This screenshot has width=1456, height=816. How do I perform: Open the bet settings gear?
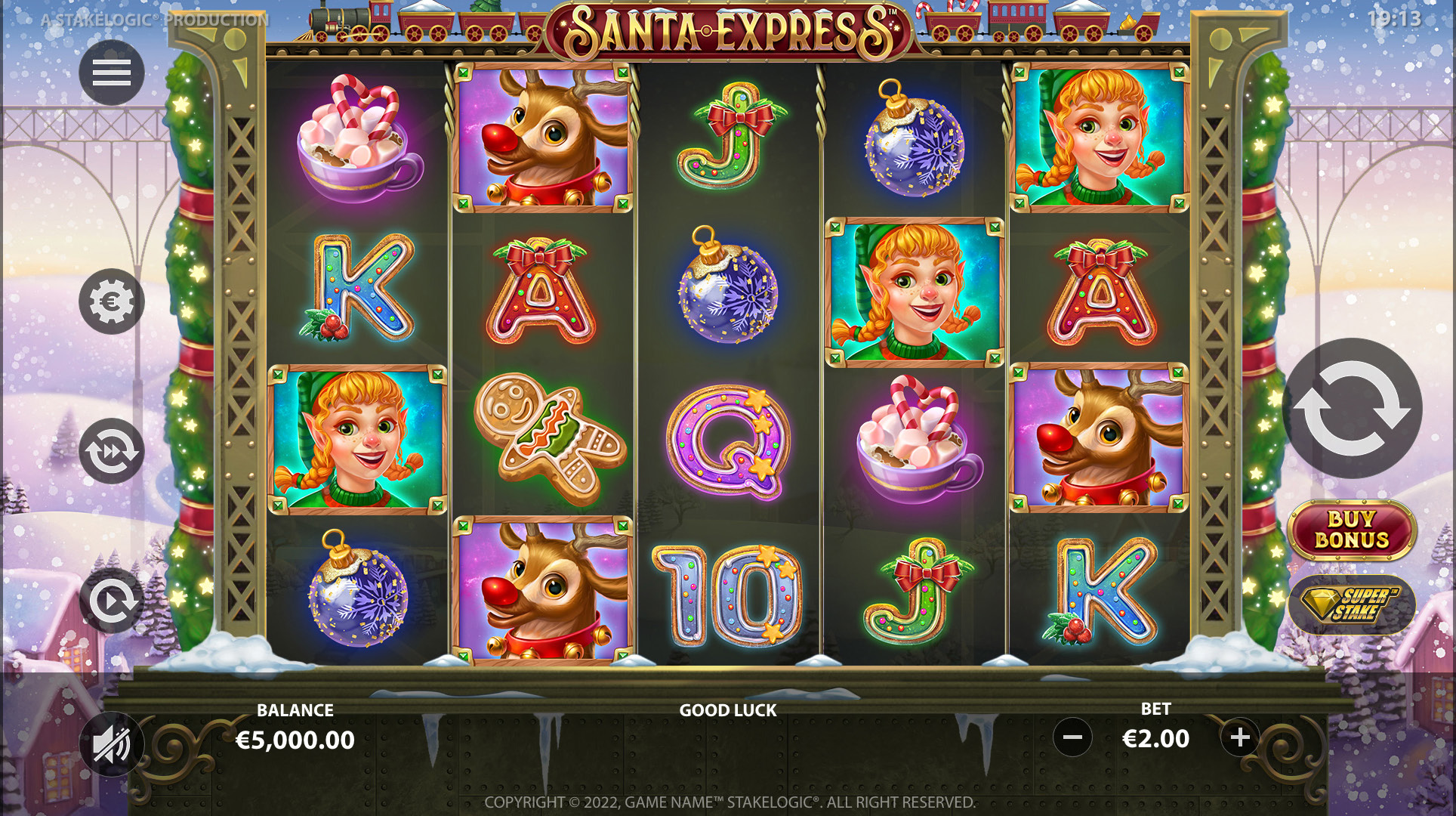(111, 300)
